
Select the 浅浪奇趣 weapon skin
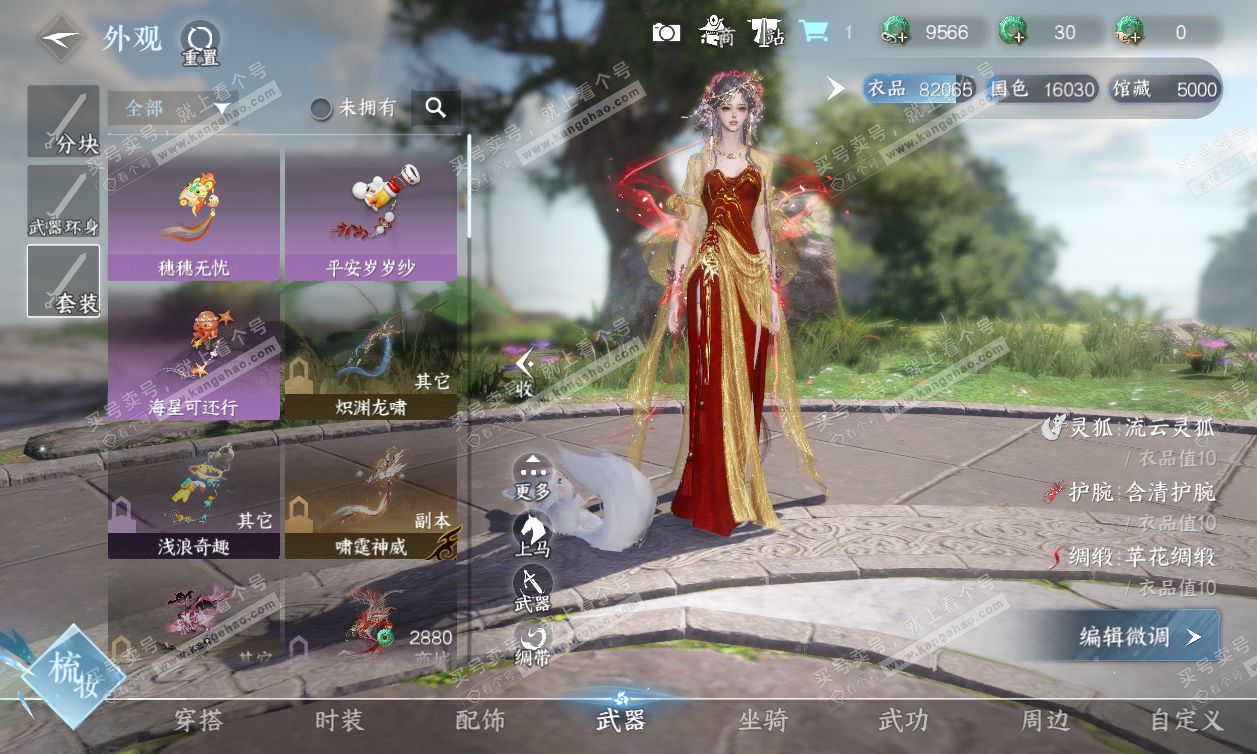point(195,496)
